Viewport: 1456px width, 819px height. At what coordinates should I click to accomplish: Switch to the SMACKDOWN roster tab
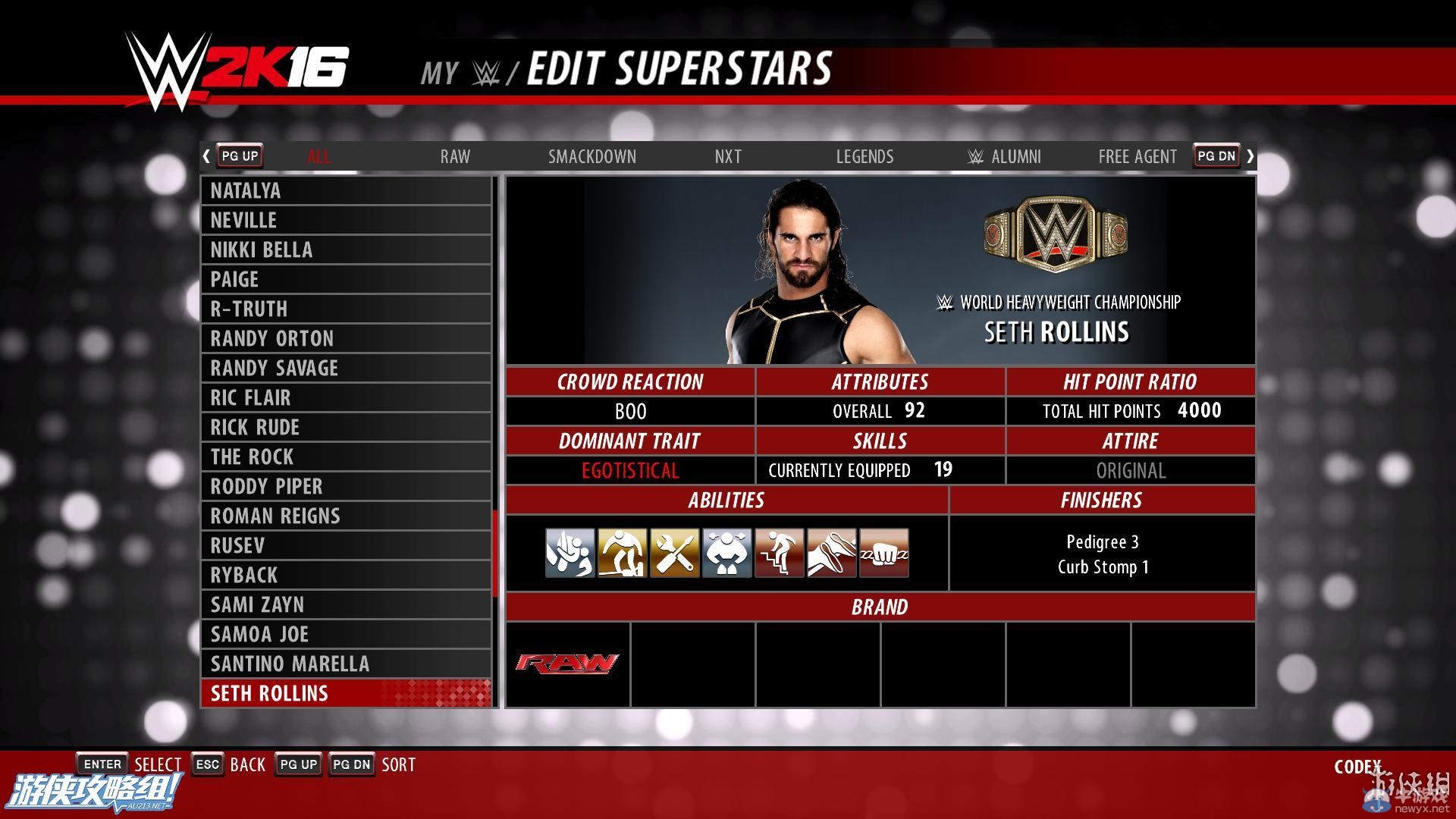coord(592,156)
